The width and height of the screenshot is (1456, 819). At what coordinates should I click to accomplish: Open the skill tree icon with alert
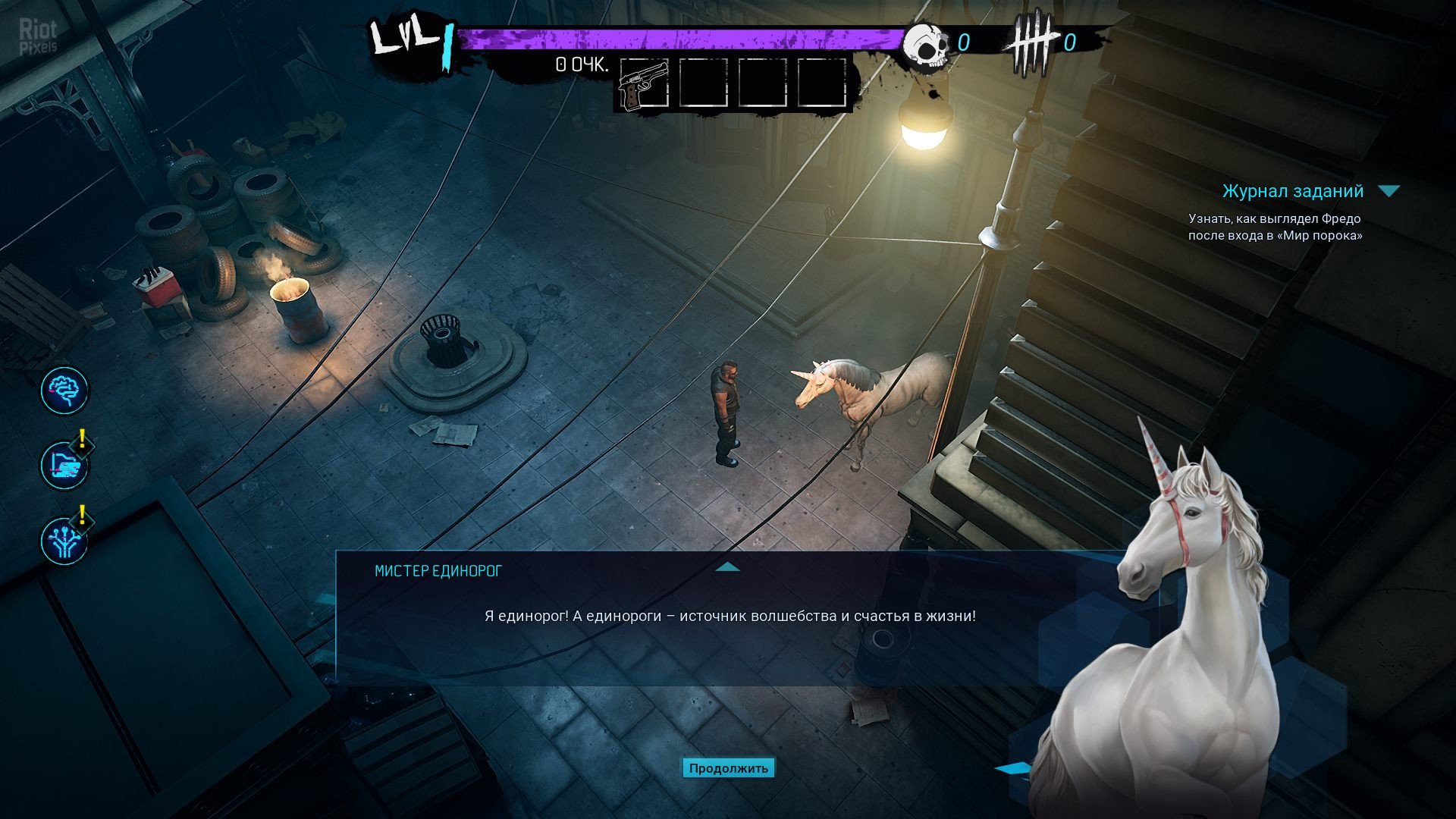(64, 541)
